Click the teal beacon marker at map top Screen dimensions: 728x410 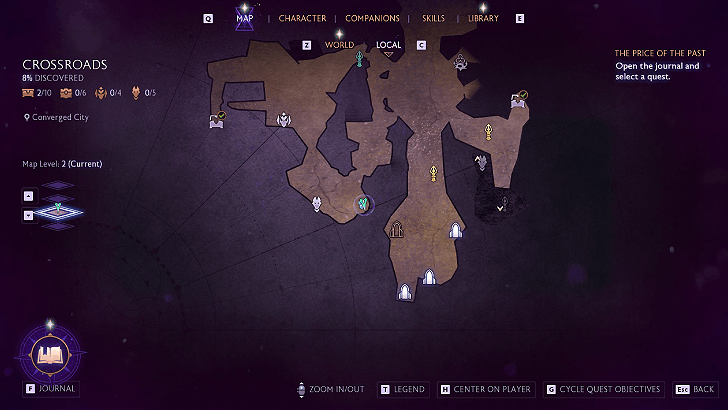point(359,61)
